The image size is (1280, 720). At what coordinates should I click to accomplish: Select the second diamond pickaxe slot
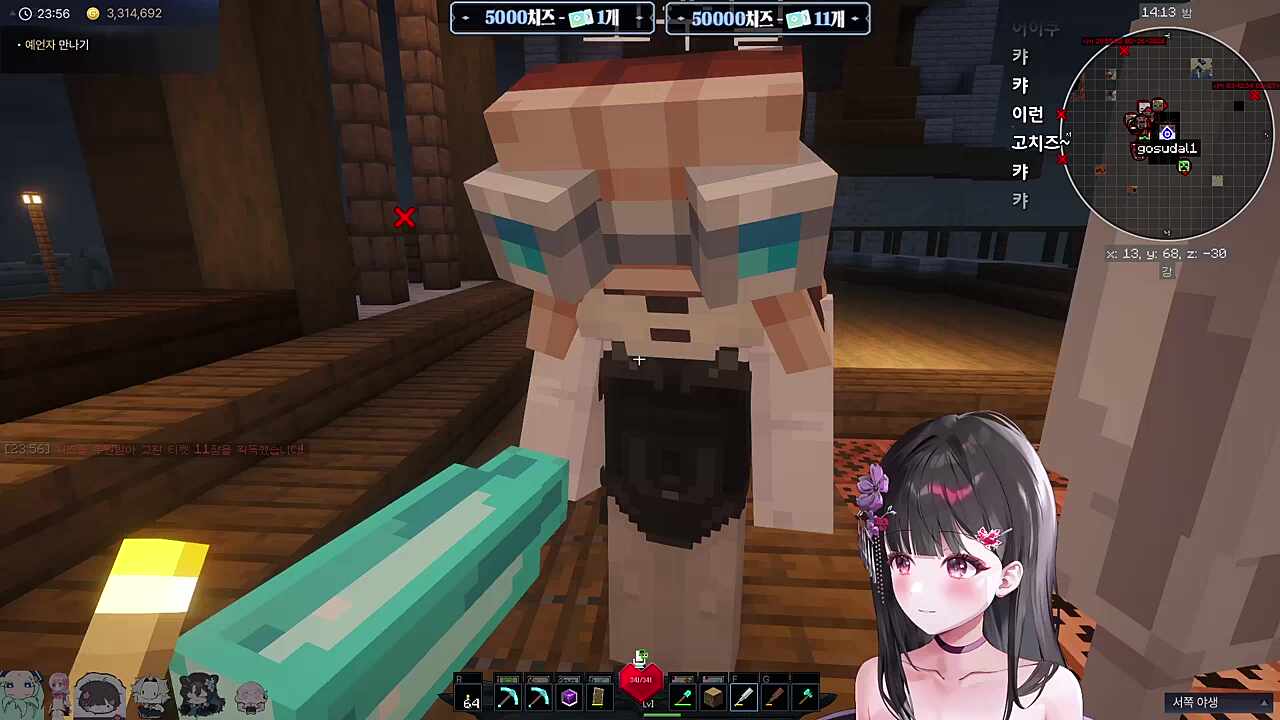point(538,695)
